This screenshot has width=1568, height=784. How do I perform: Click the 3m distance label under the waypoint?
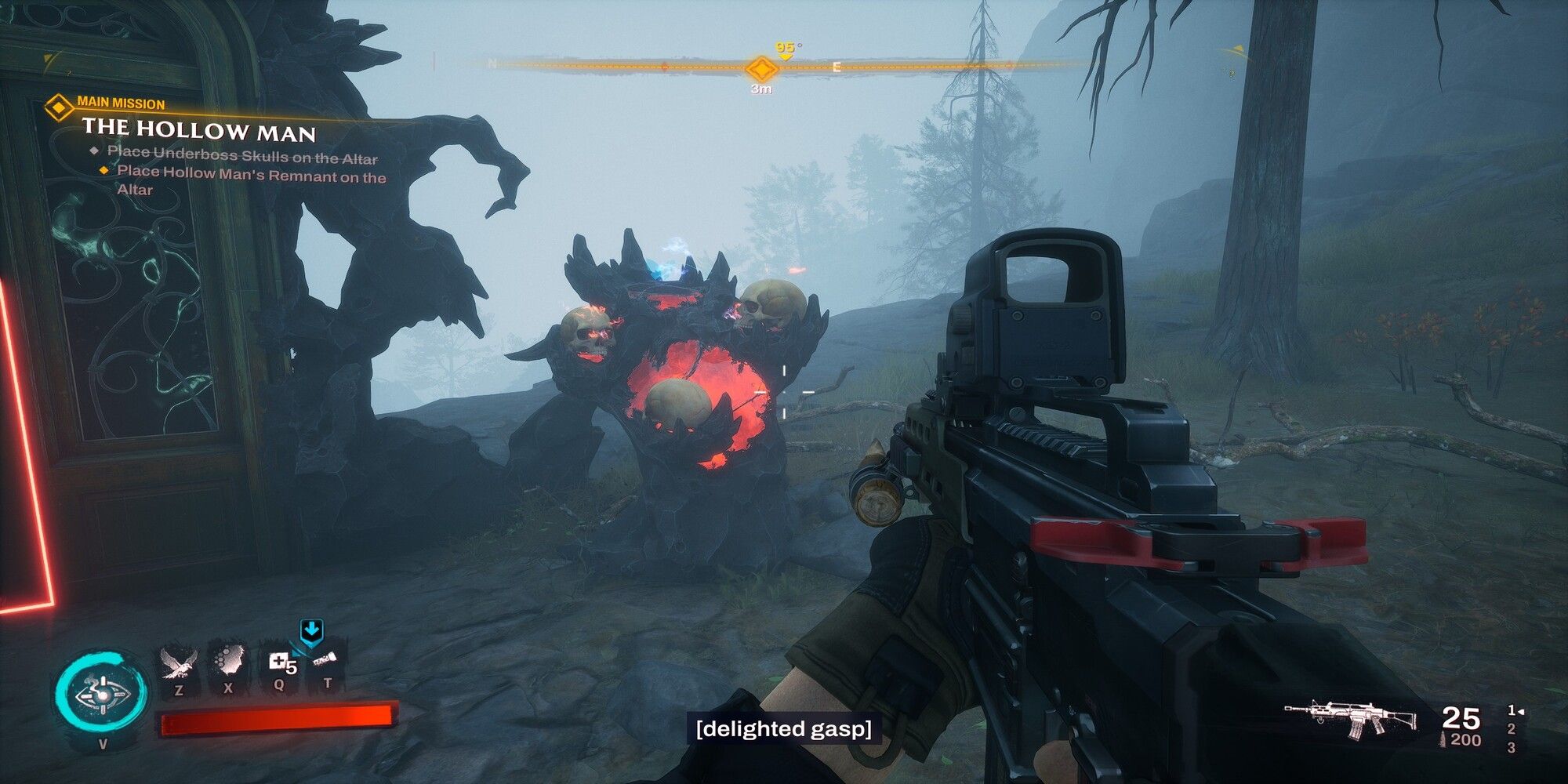[x=760, y=89]
